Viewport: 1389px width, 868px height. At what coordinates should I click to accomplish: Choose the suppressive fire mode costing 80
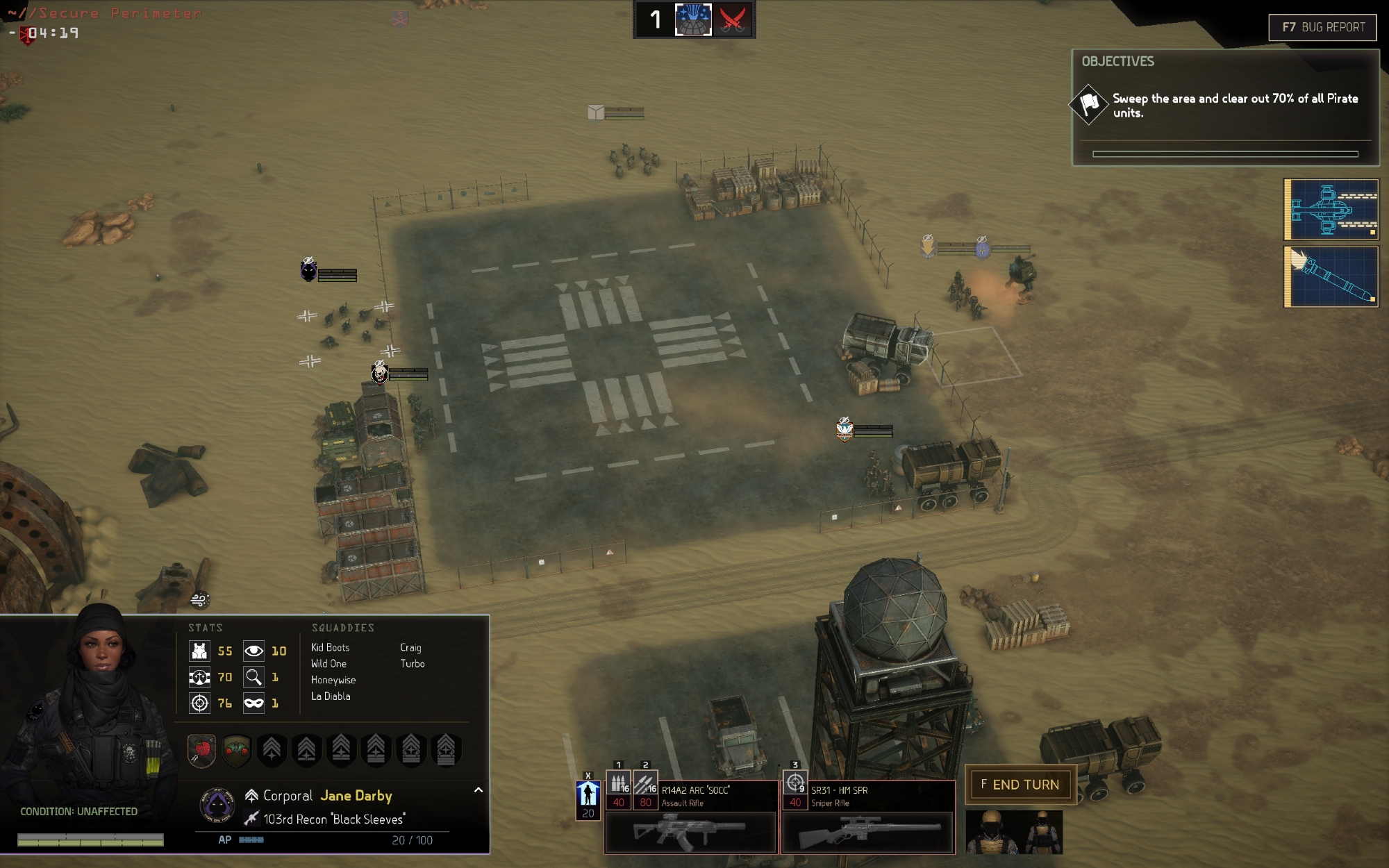pos(646,784)
